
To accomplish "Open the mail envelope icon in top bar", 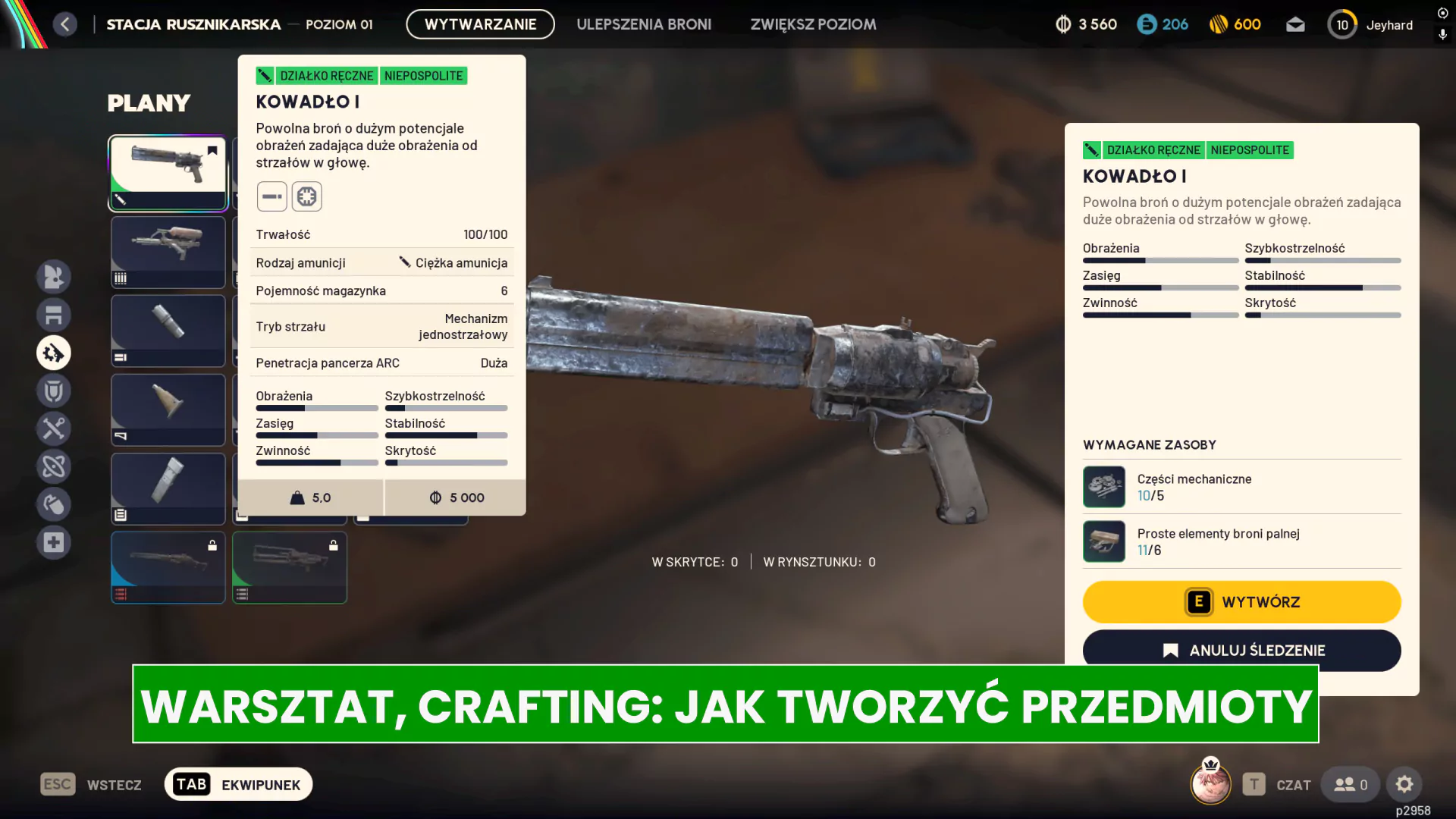I will [1296, 24].
